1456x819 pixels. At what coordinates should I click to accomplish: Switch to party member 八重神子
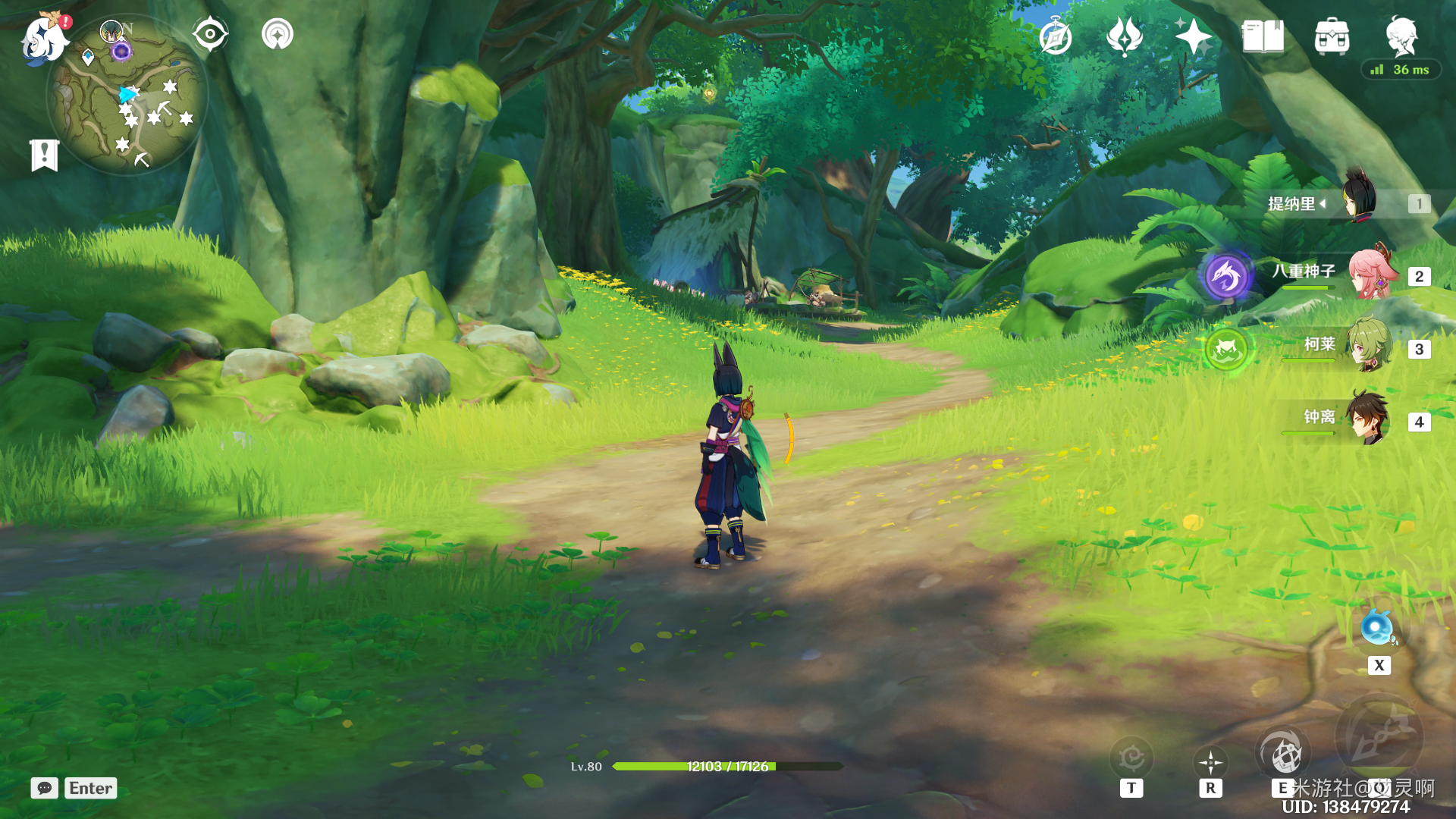click(1370, 275)
